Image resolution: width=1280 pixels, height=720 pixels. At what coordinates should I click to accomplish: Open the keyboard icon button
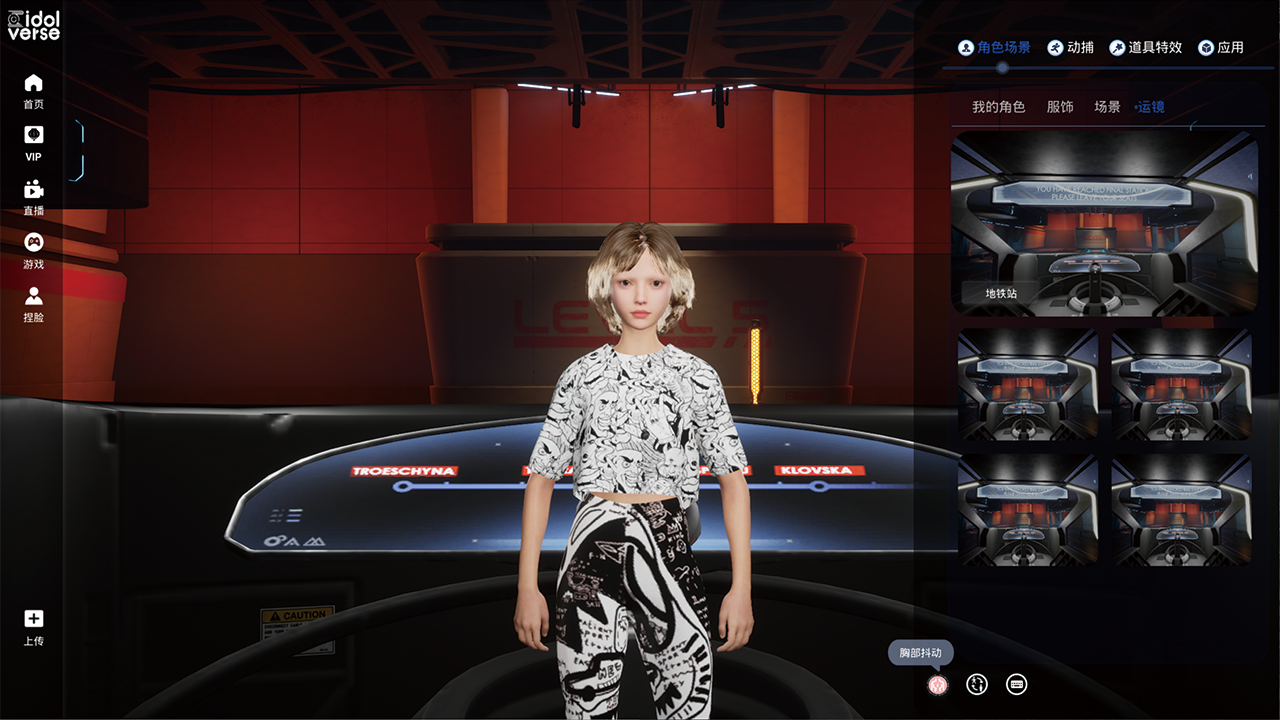point(1017,684)
